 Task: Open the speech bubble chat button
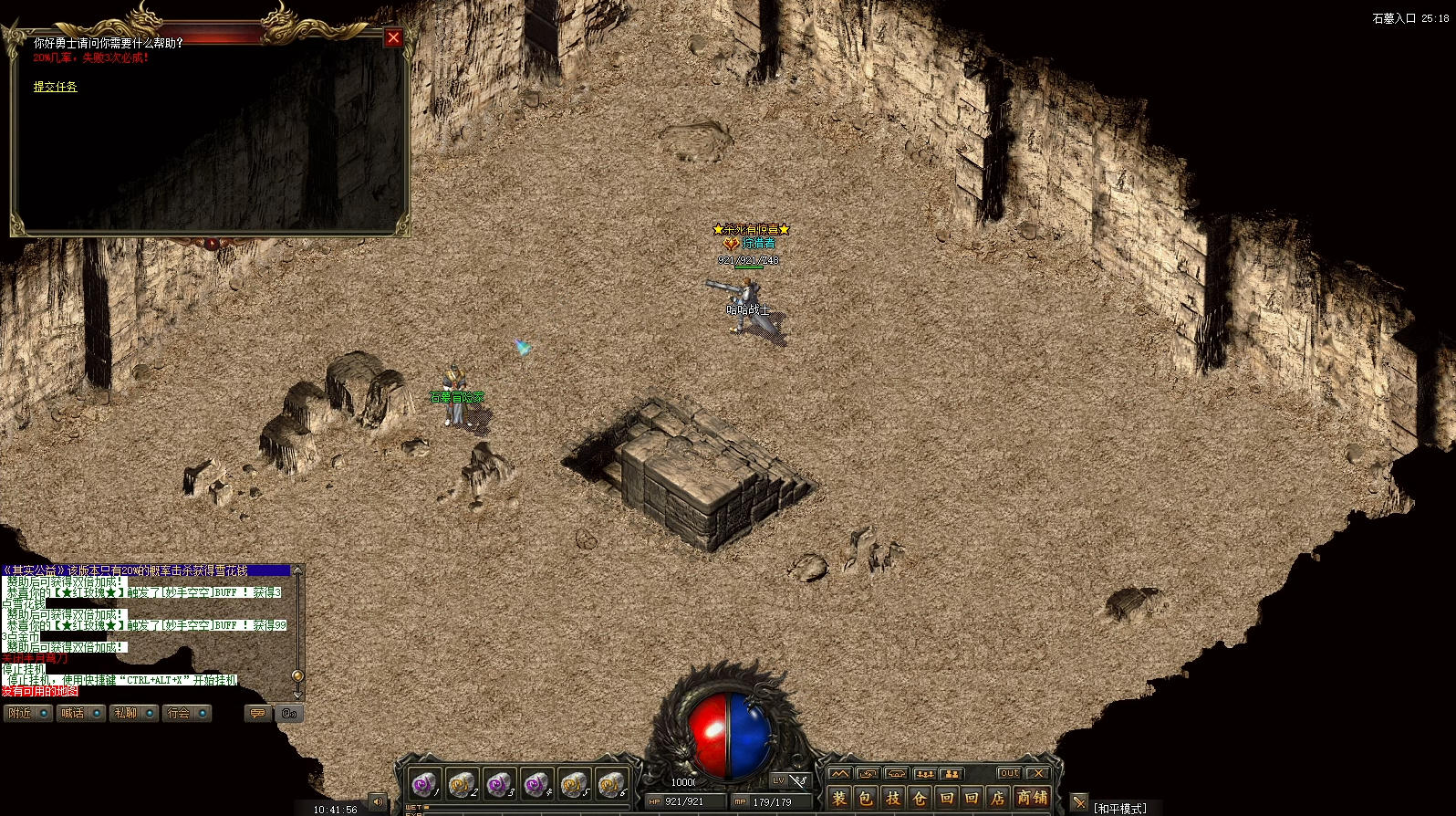257,713
